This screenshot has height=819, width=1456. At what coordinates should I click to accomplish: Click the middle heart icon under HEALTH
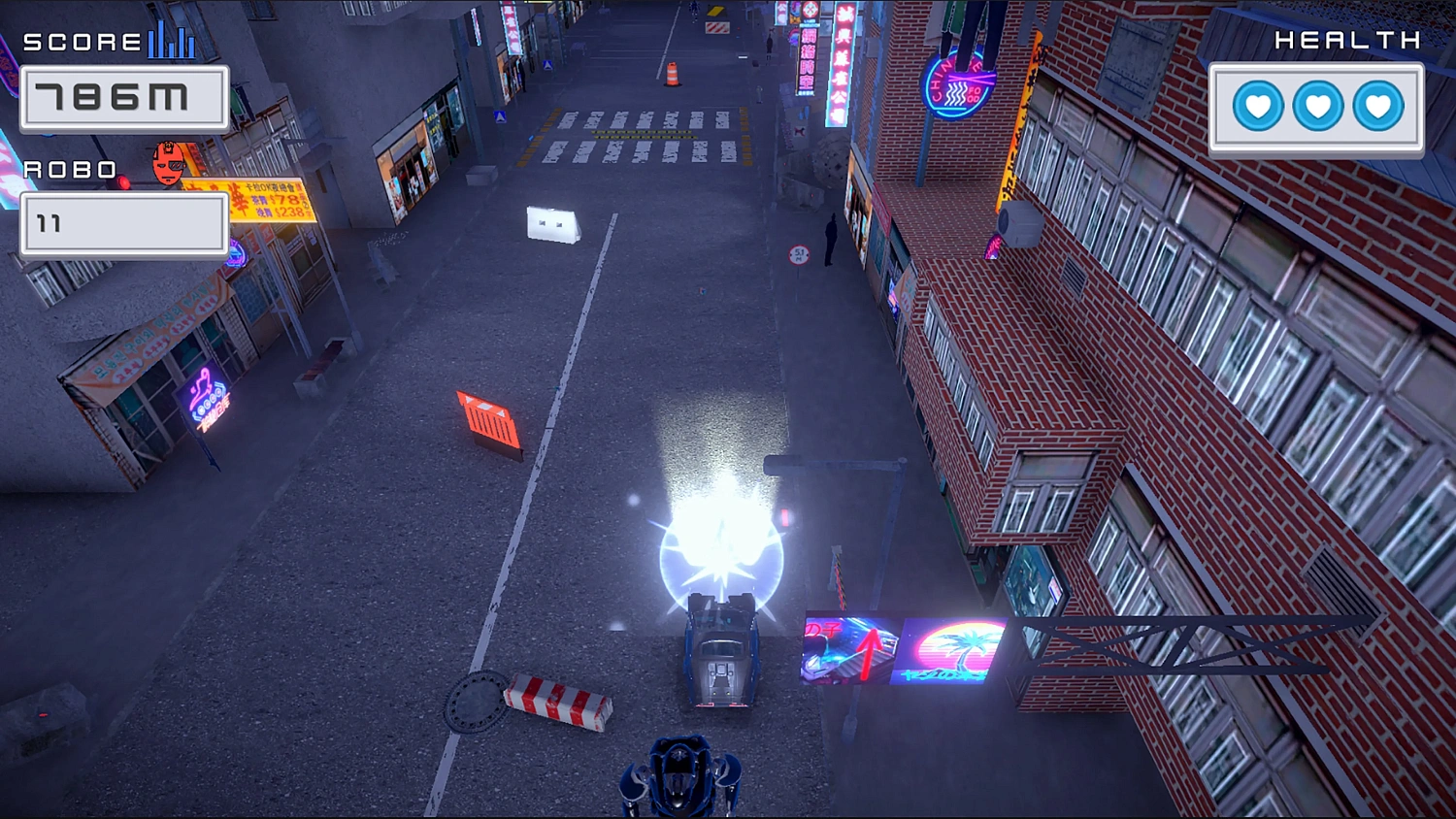click(x=1317, y=109)
